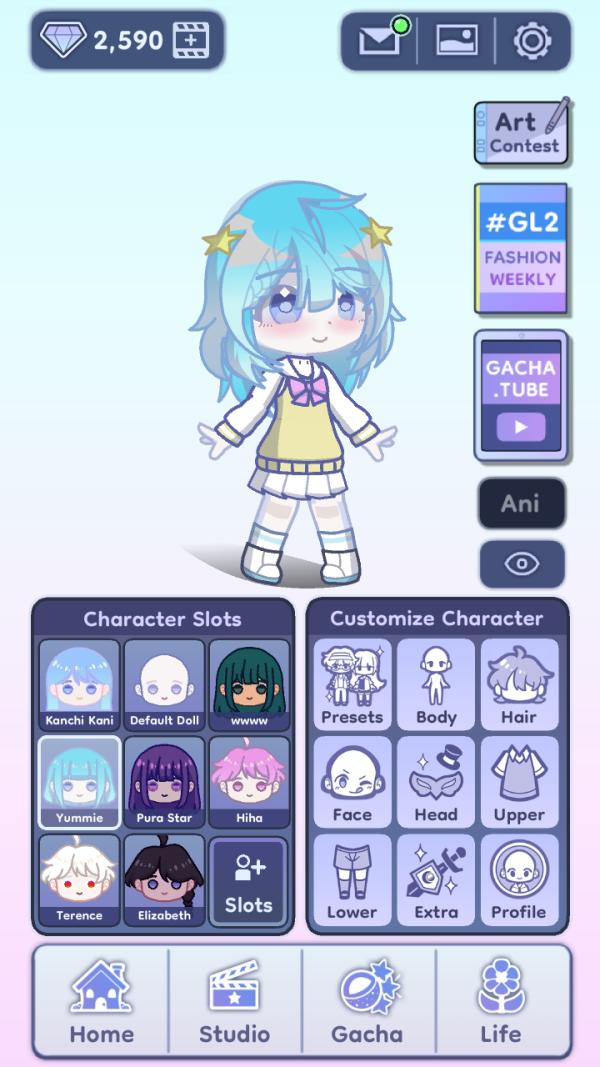Image resolution: width=600 pixels, height=1067 pixels.
Task: Open the Upper clothing options
Action: [519, 783]
